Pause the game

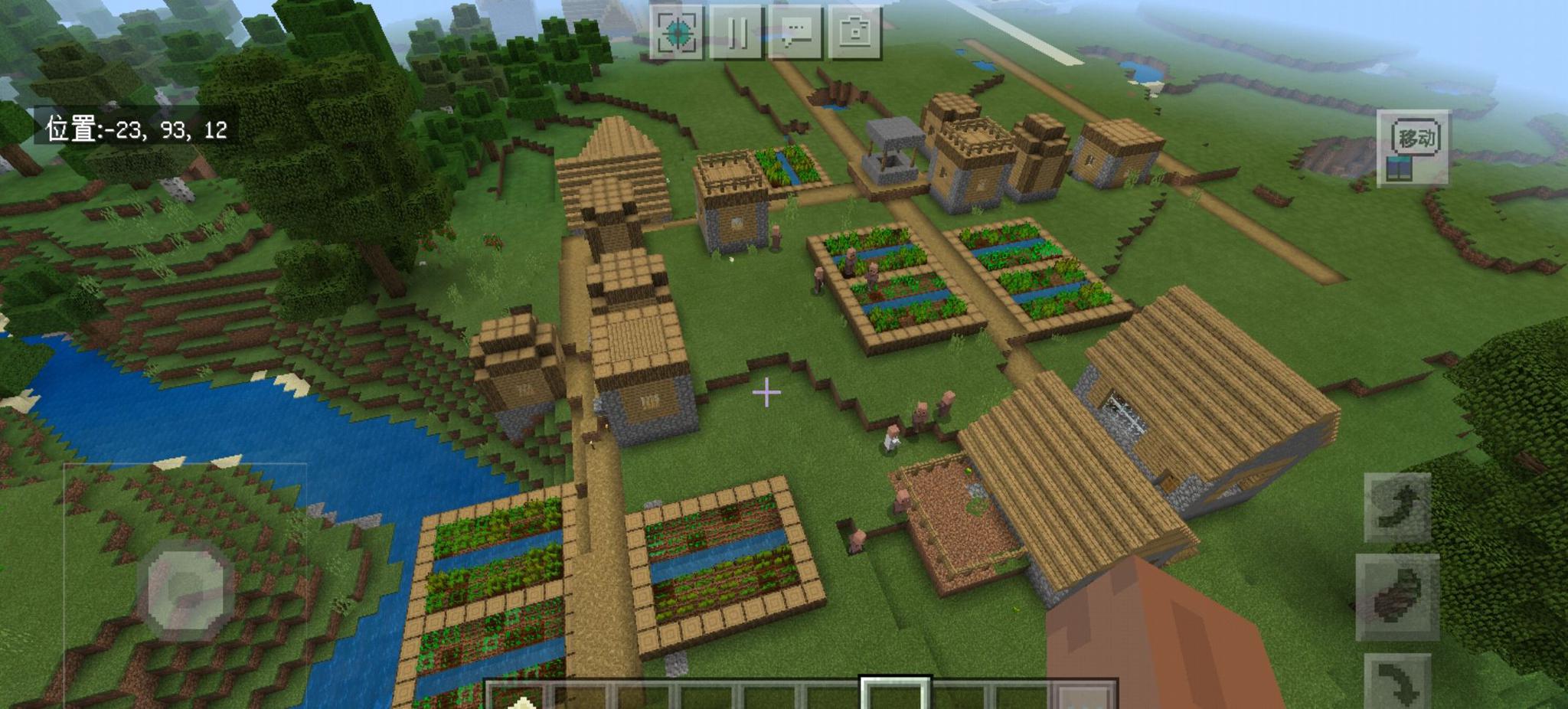(x=737, y=33)
